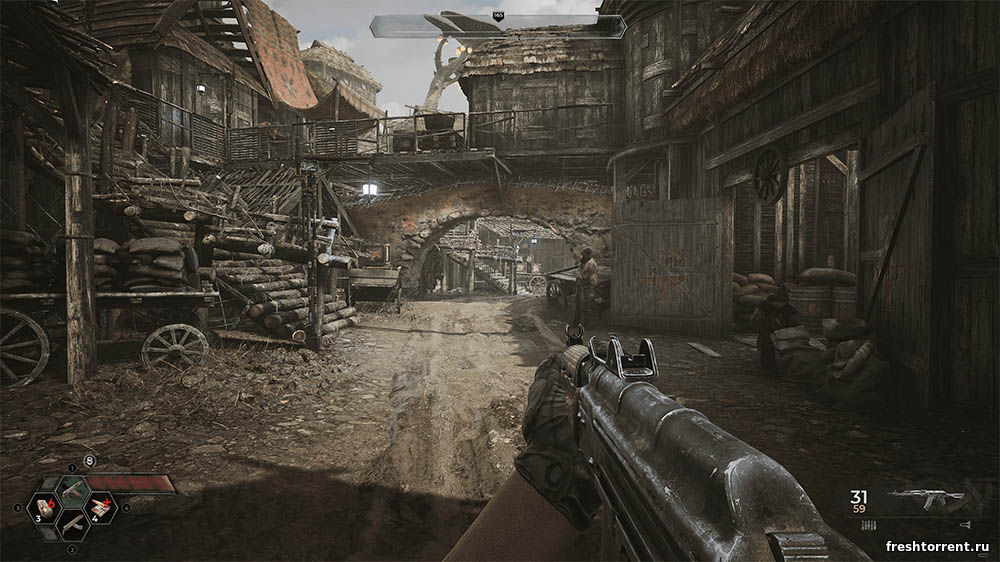Select the assault rifle slot in the weapon wheel
The image size is (1000, 562).
73,489
